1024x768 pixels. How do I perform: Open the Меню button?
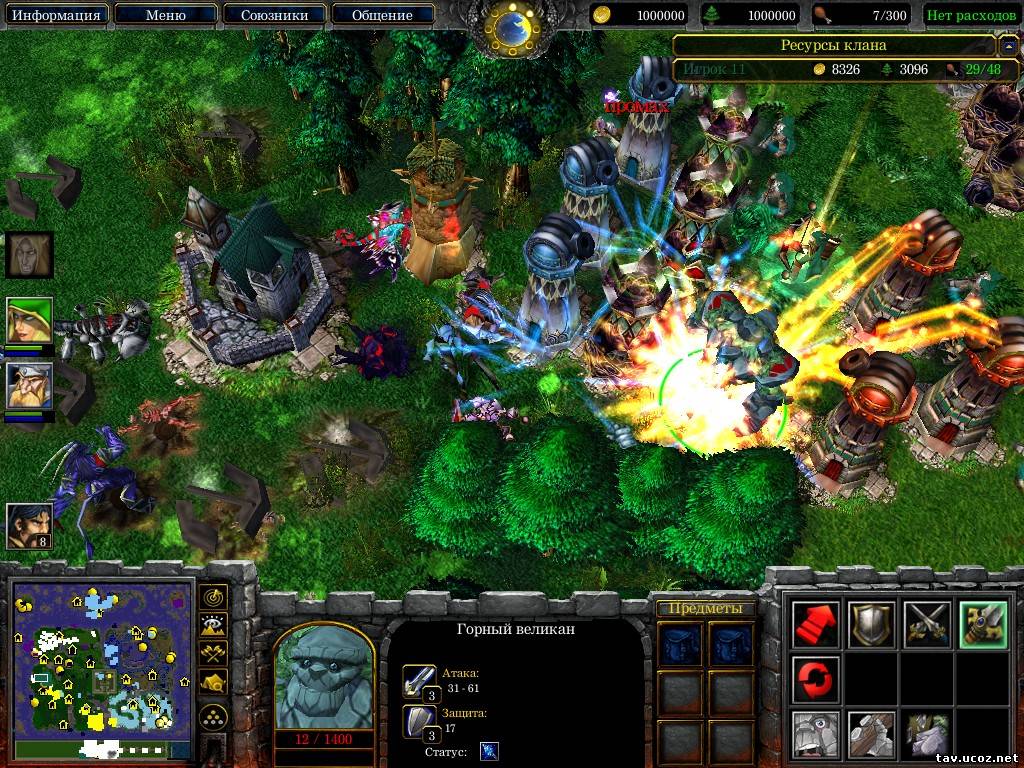[165, 15]
